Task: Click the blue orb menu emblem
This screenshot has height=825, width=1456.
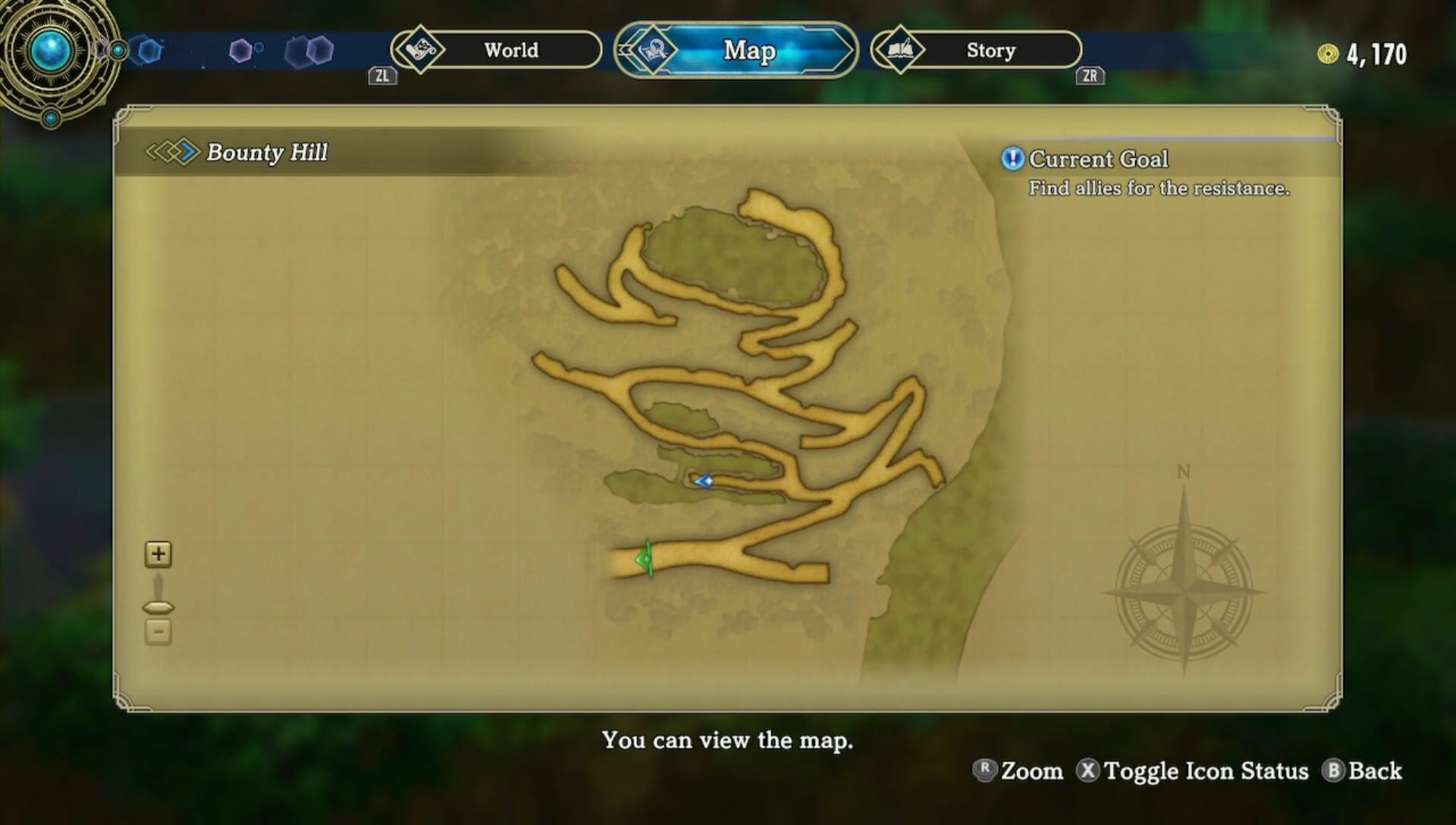Action: click(51, 51)
